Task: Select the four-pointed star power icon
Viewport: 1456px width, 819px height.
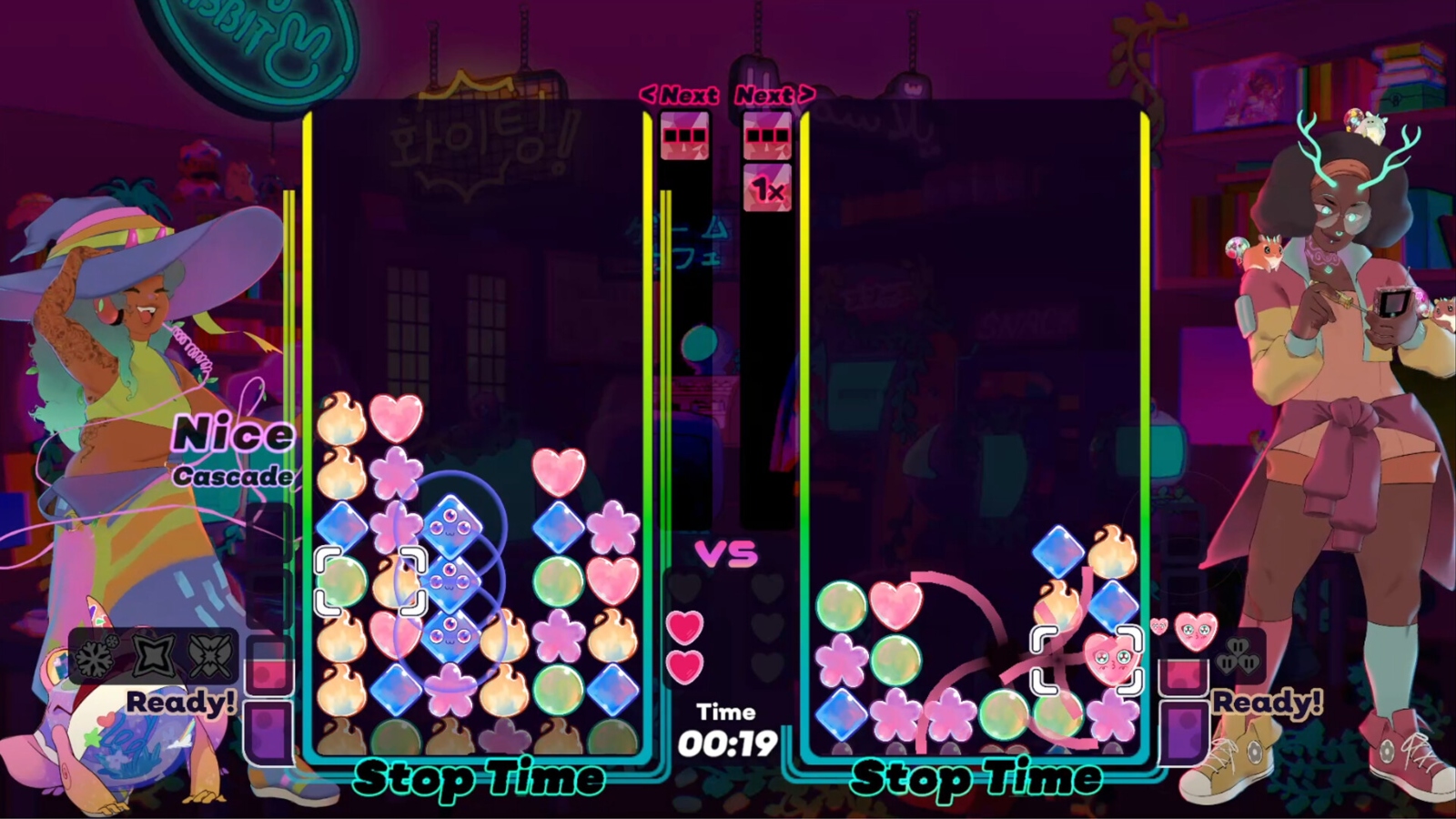Action: (153, 655)
